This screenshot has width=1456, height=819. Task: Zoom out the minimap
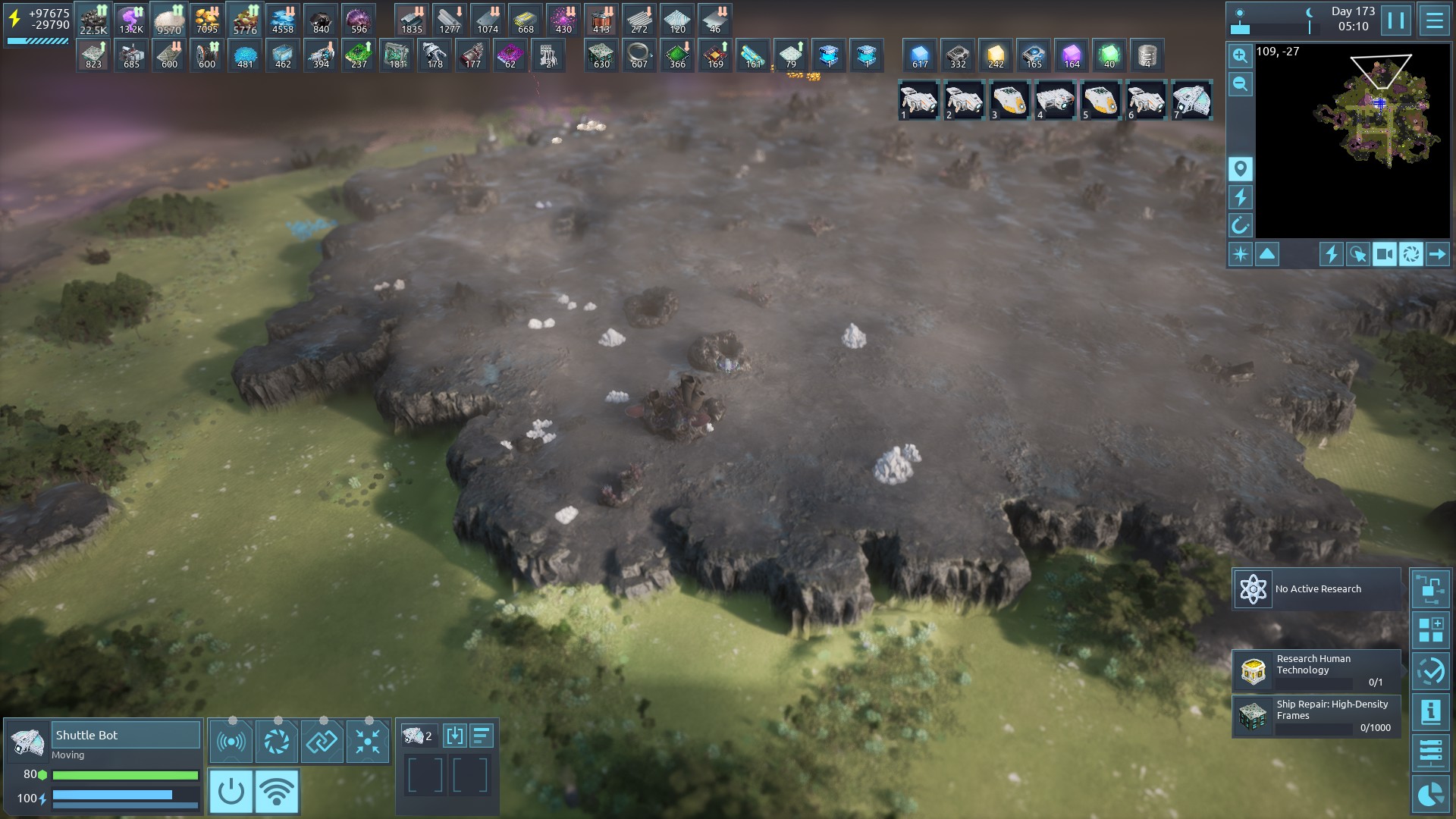pyautogui.click(x=1240, y=84)
